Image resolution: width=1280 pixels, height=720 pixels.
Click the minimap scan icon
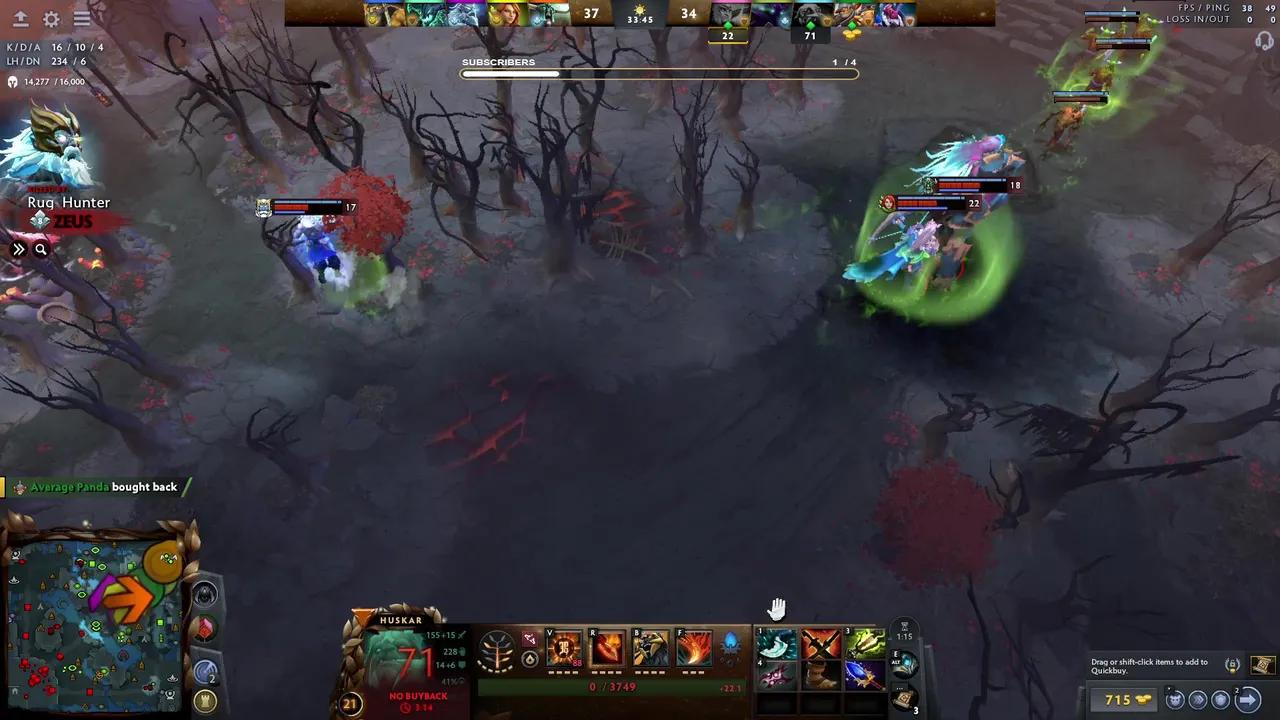tap(204, 669)
